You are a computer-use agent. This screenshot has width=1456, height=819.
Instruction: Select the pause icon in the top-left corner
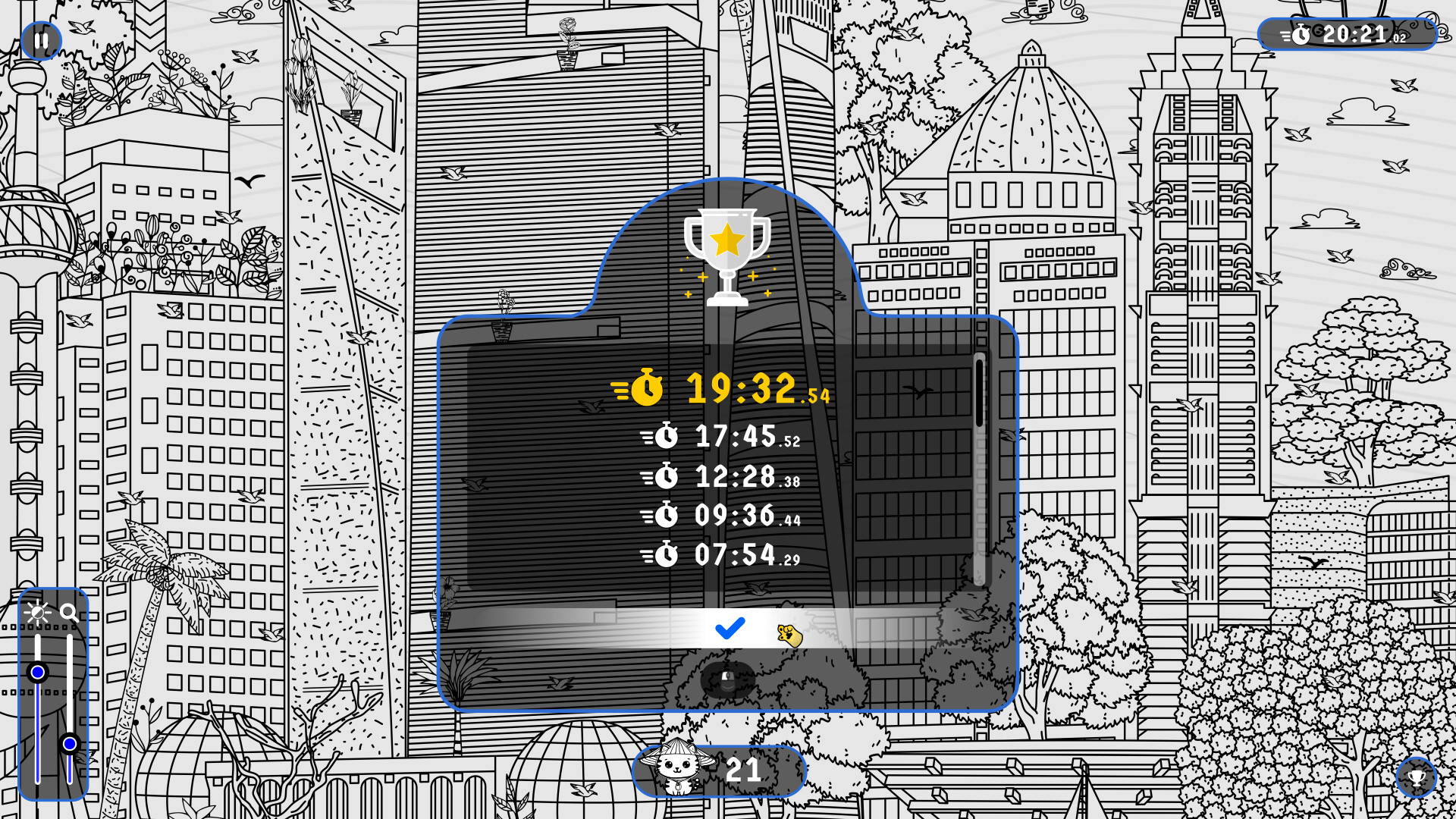pos(42,40)
